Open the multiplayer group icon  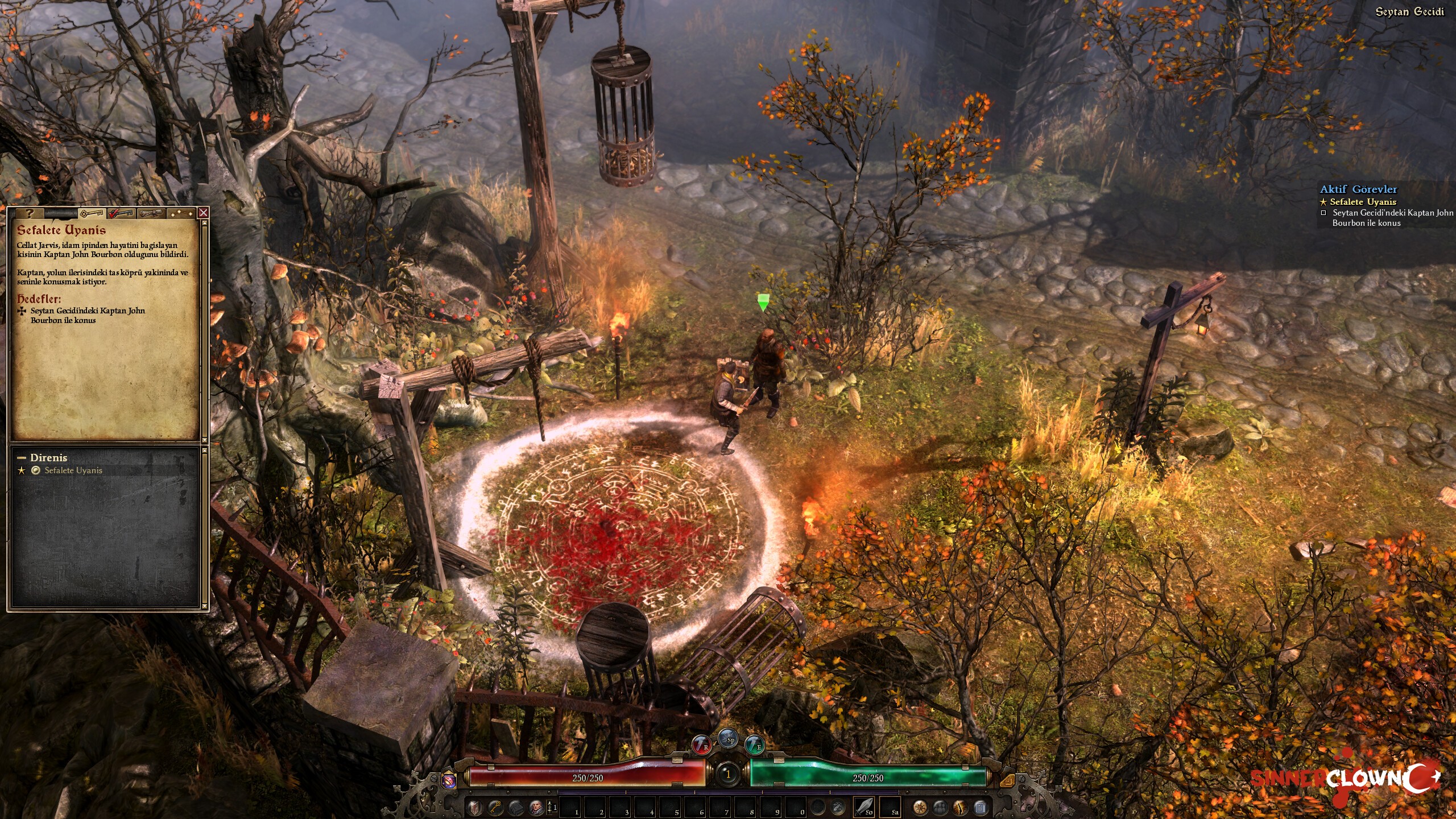coord(940,807)
